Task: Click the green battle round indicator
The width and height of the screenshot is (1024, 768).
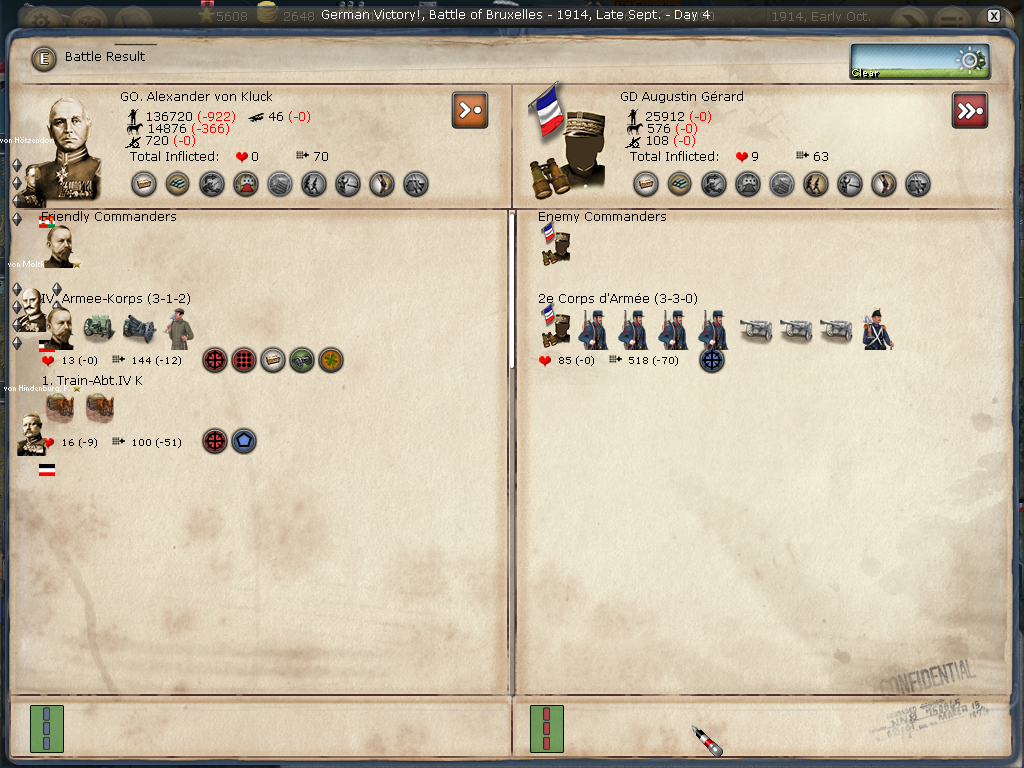Action: point(47,728)
